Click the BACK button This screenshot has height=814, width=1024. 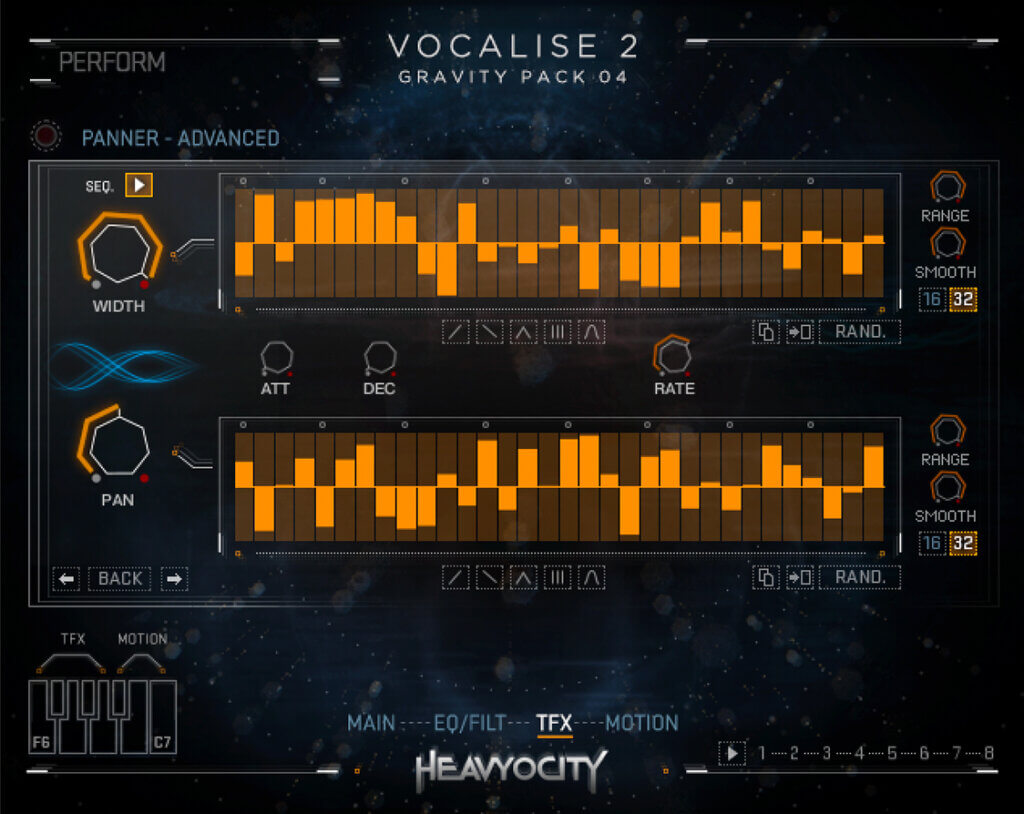click(120, 578)
